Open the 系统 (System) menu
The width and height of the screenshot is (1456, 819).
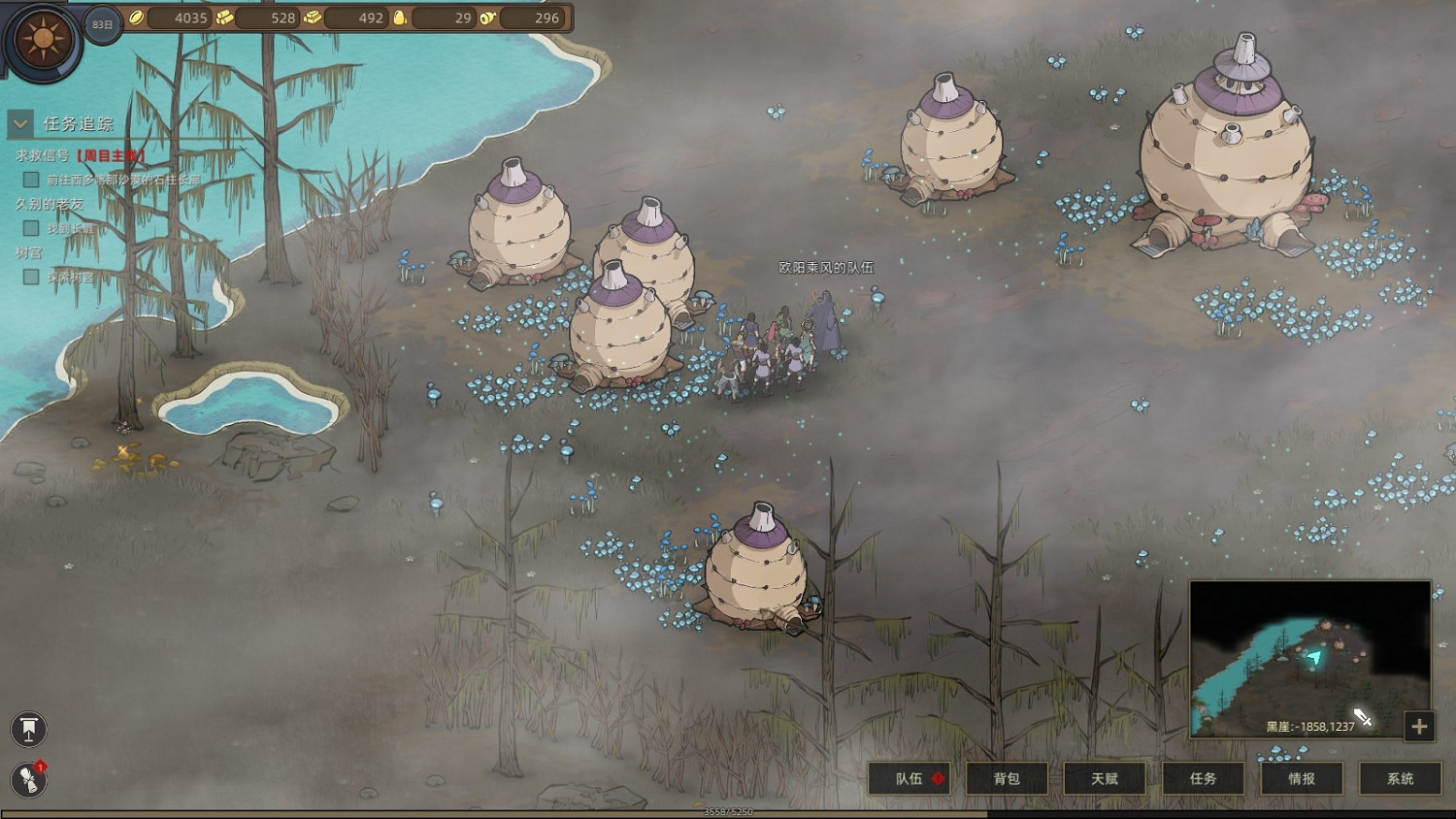tap(1400, 778)
